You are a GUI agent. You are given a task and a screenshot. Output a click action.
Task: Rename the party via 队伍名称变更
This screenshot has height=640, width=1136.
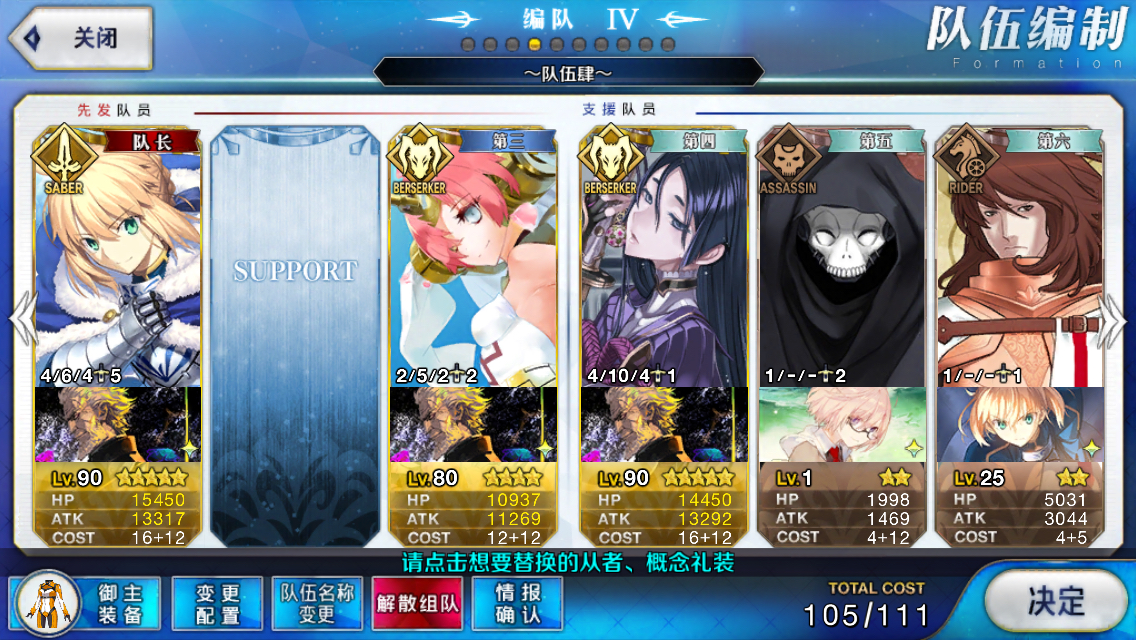(x=317, y=603)
